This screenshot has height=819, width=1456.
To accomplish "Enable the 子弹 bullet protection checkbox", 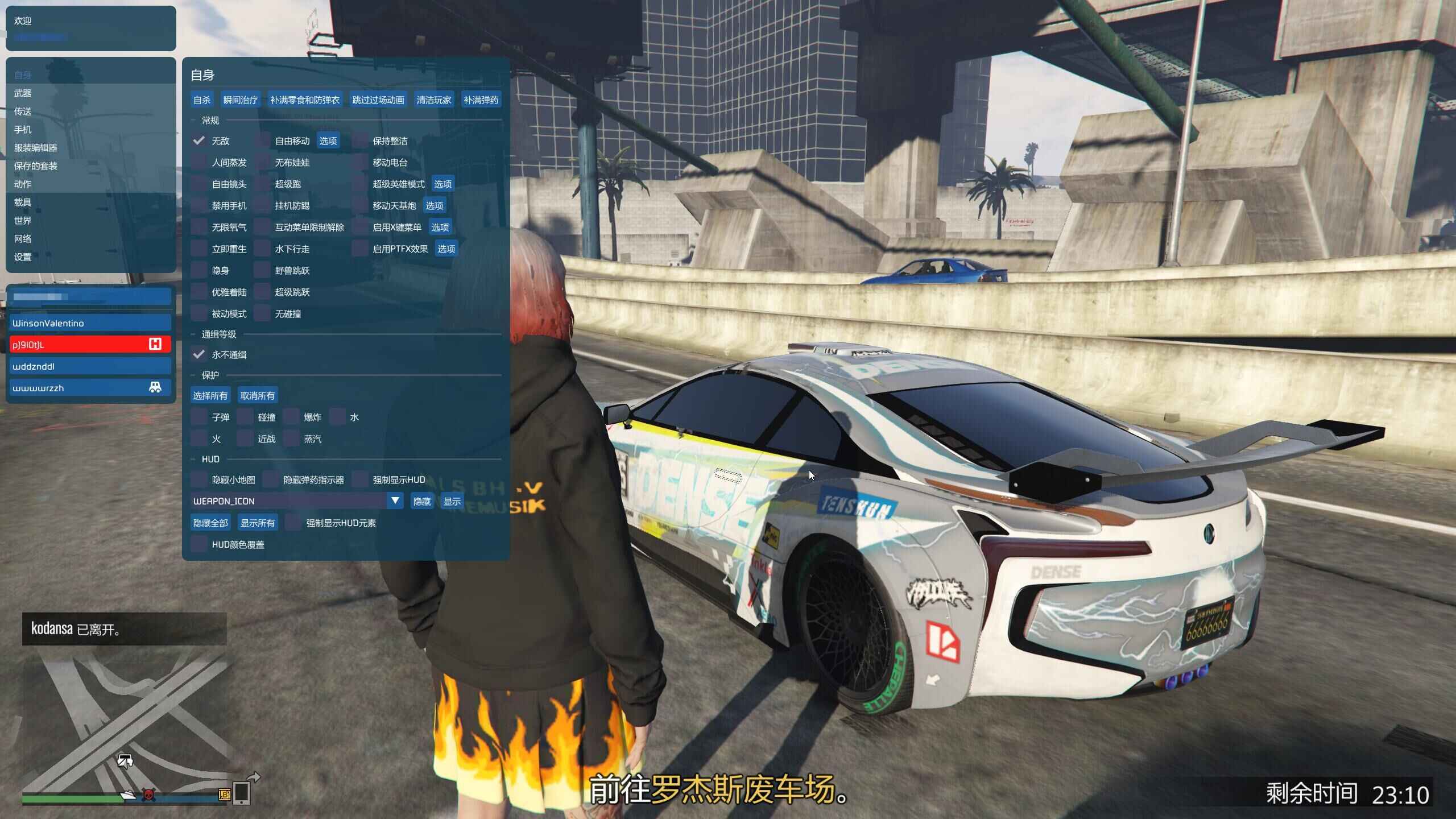I will click(200, 417).
